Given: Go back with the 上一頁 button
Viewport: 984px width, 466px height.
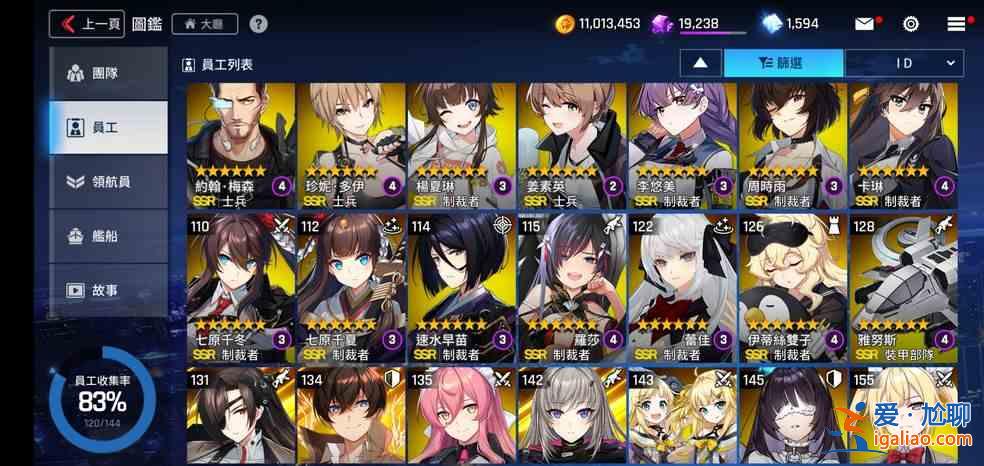Looking at the screenshot, I should pyautogui.click(x=87, y=24).
